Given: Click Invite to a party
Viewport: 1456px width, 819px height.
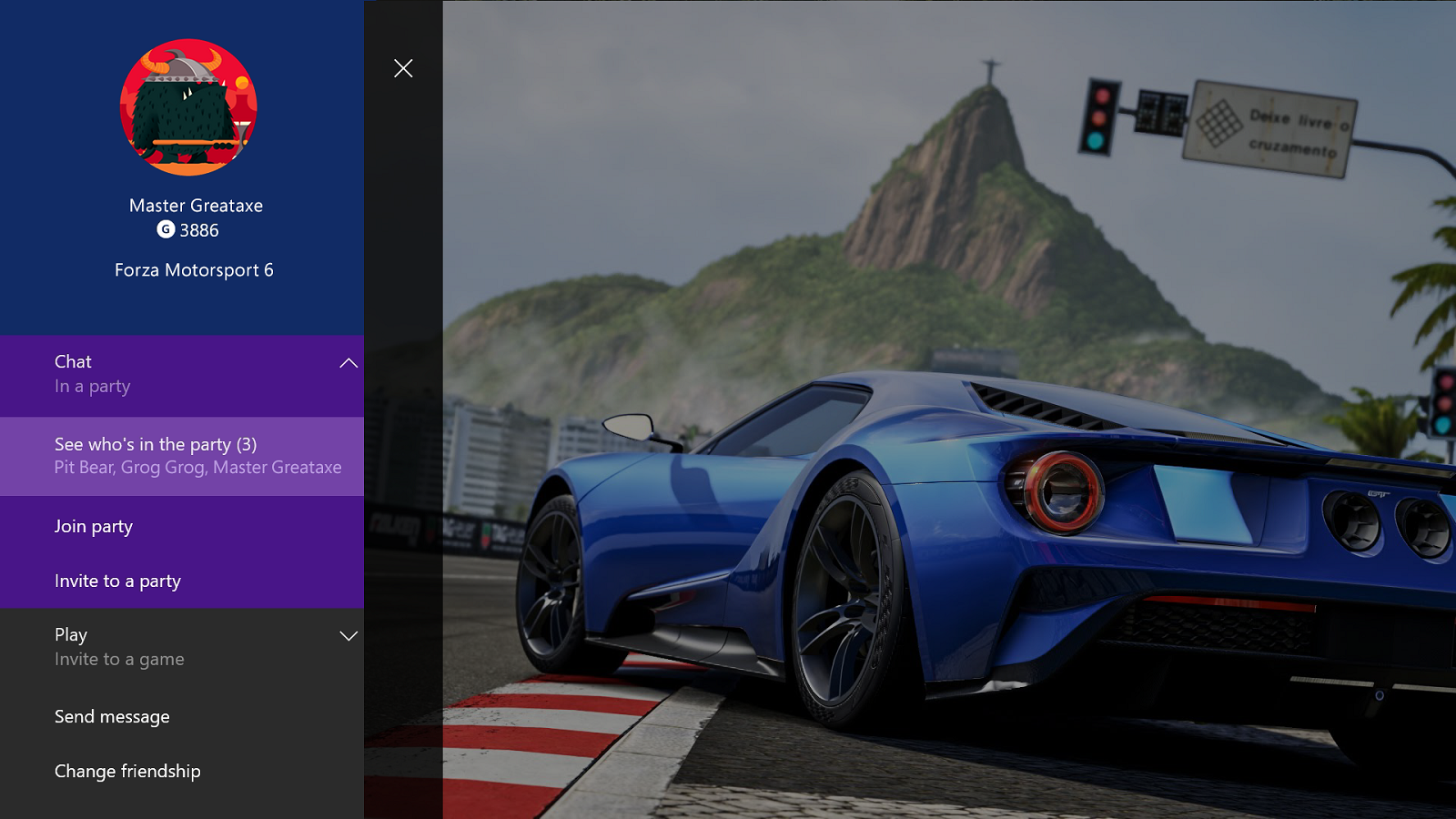Looking at the screenshot, I should click(117, 581).
